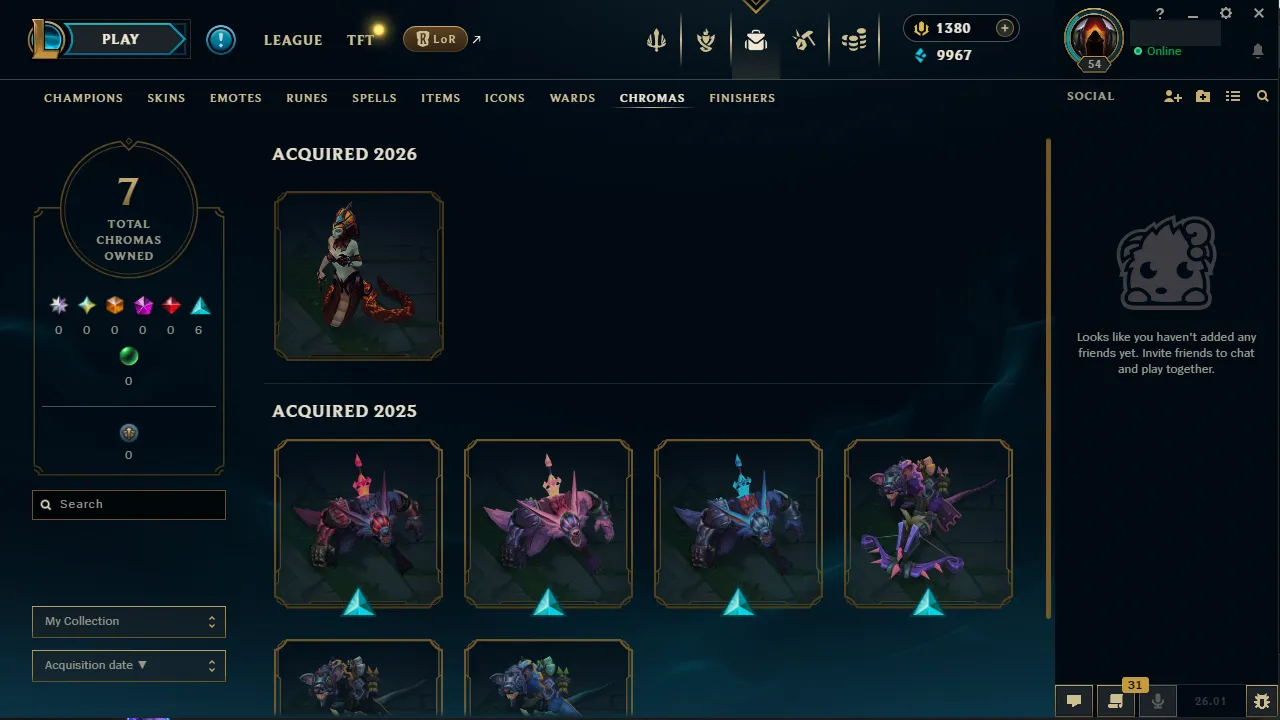Open the store coins icon
Image resolution: width=1280 pixels, height=720 pixels.
click(854, 40)
